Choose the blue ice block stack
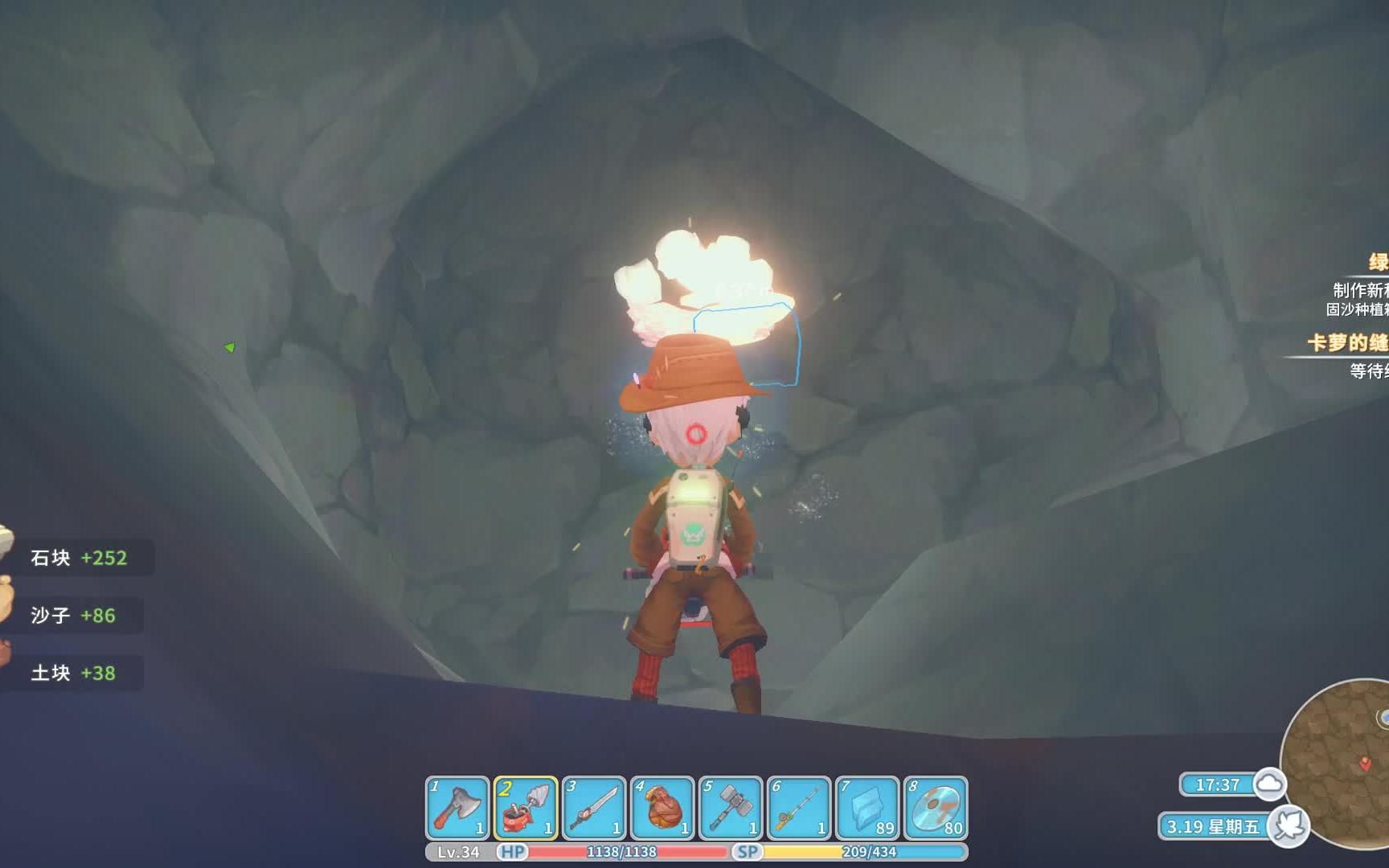 (x=867, y=808)
